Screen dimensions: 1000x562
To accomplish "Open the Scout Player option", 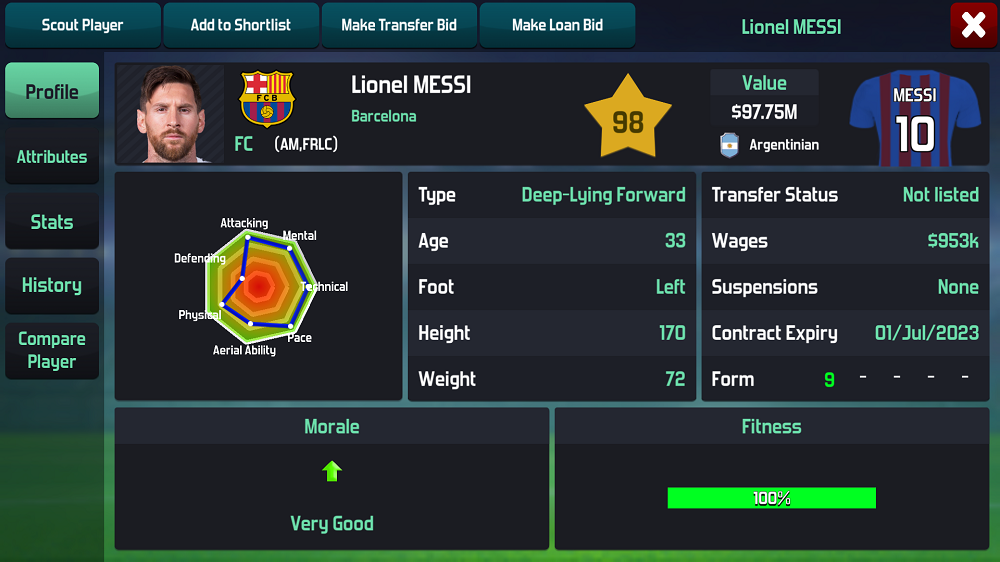I will pos(82,25).
